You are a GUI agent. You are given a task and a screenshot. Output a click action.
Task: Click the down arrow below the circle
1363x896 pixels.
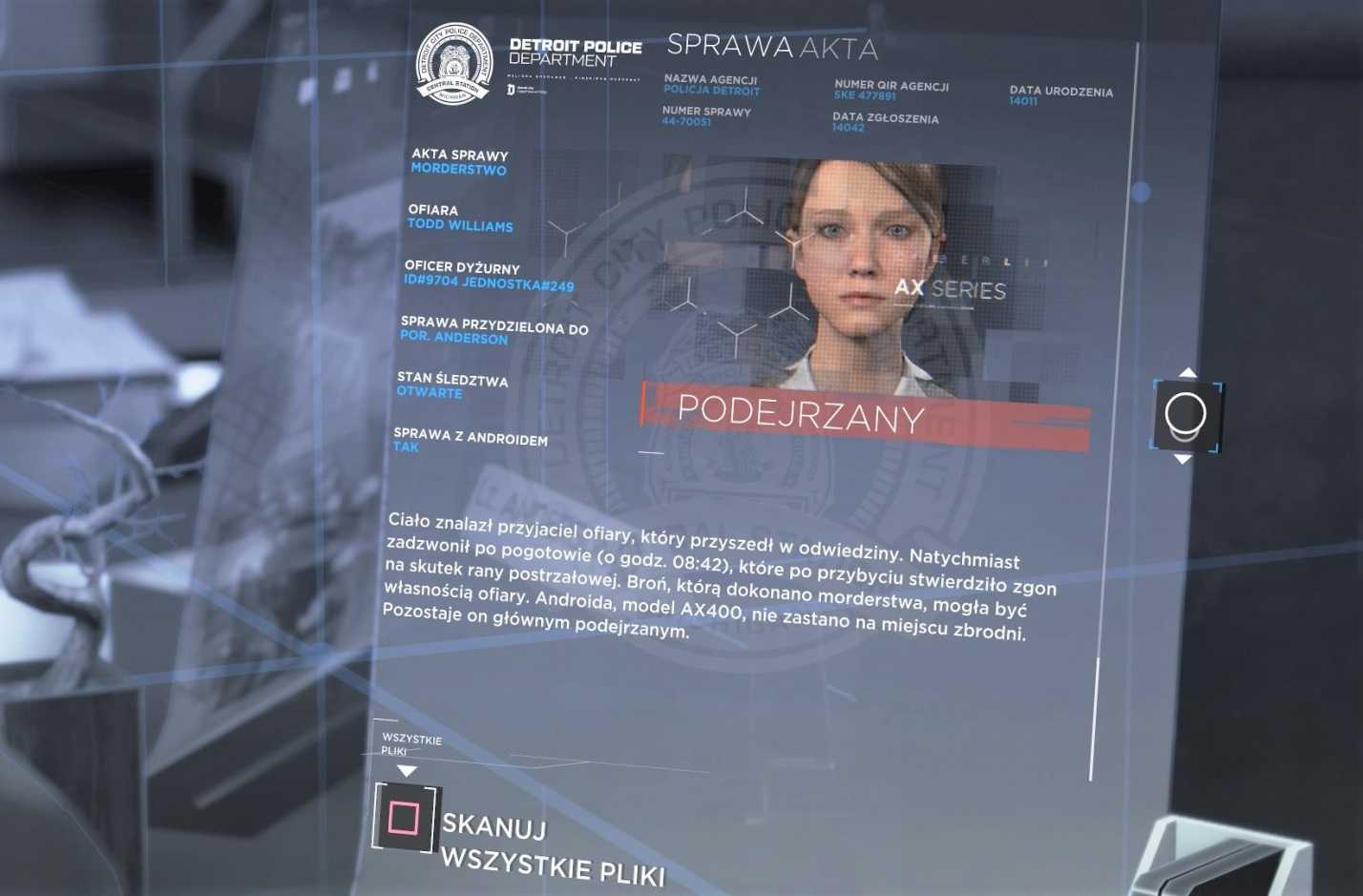[x=1183, y=460]
